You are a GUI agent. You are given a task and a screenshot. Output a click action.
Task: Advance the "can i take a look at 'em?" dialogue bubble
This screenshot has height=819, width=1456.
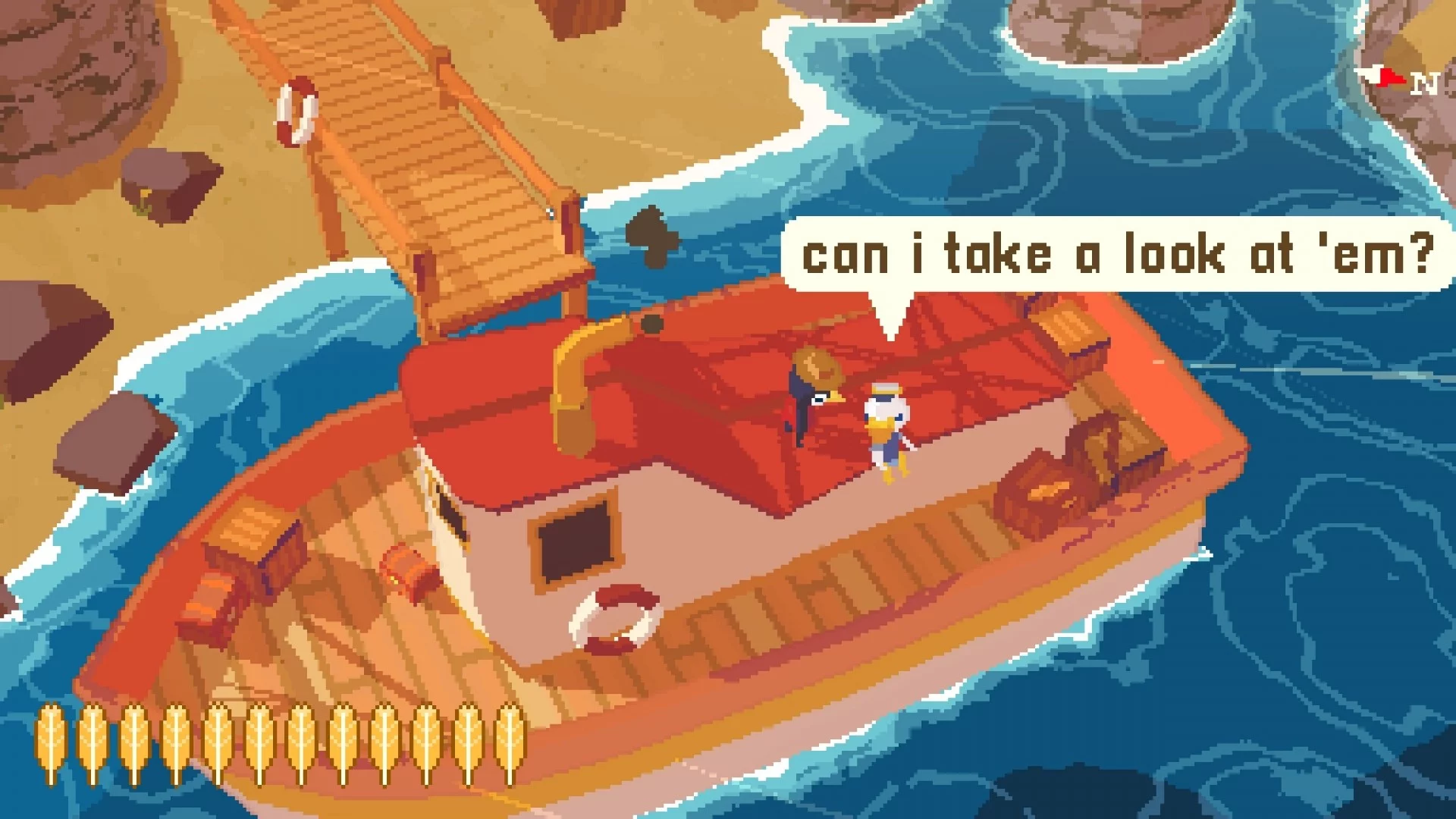click(1116, 255)
